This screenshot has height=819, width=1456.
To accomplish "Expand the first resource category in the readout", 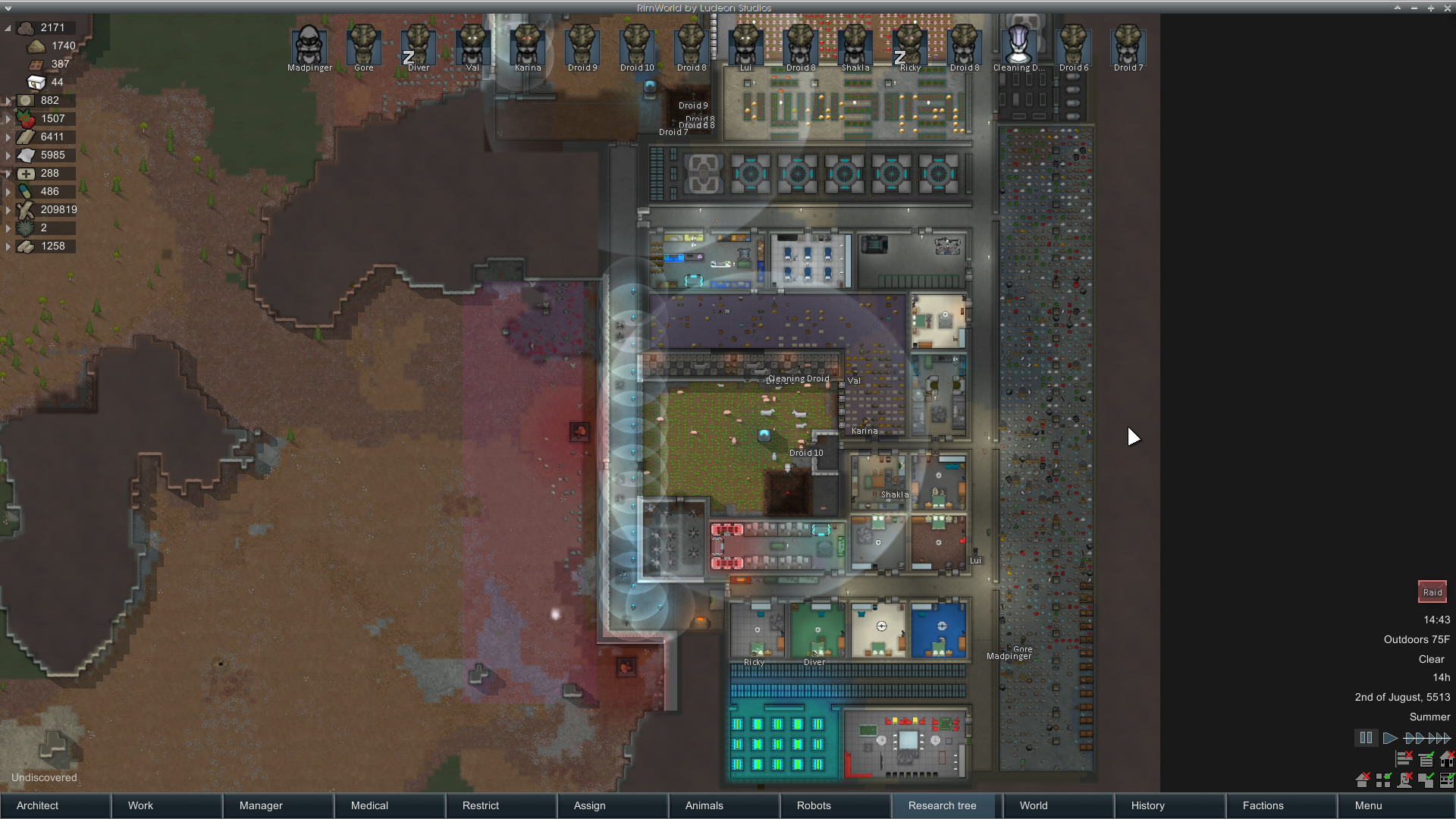I will coord(8,28).
